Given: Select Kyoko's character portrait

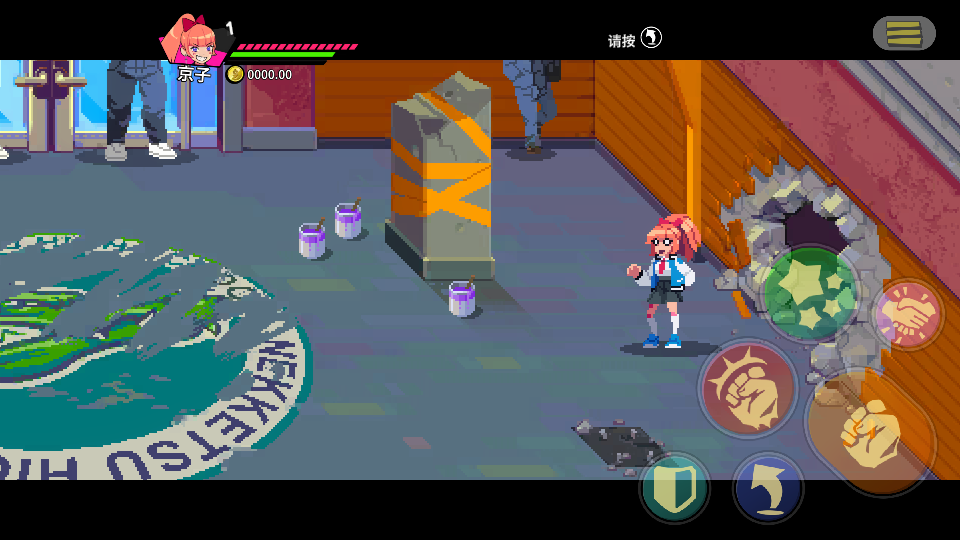Looking at the screenshot, I should point(194,40).
